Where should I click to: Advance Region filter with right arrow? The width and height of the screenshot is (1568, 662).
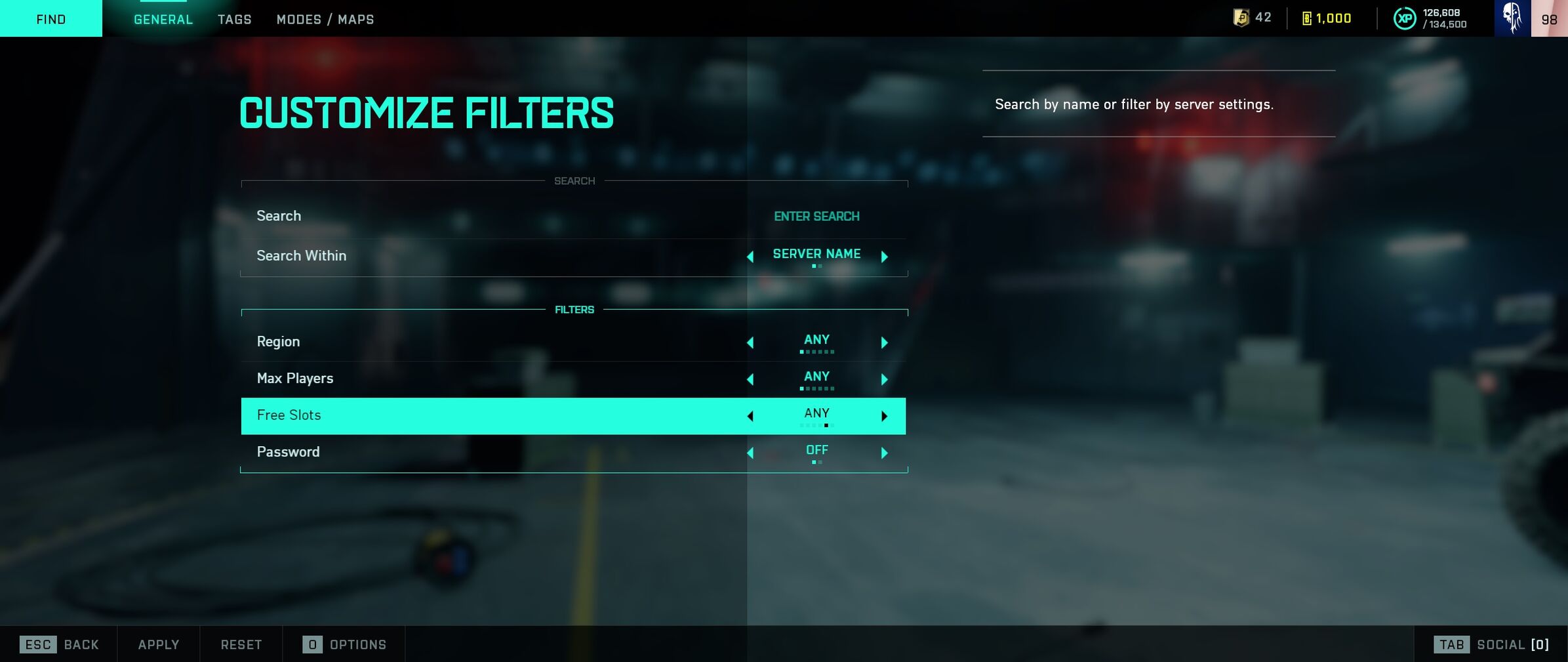click(x=884, y=342)
